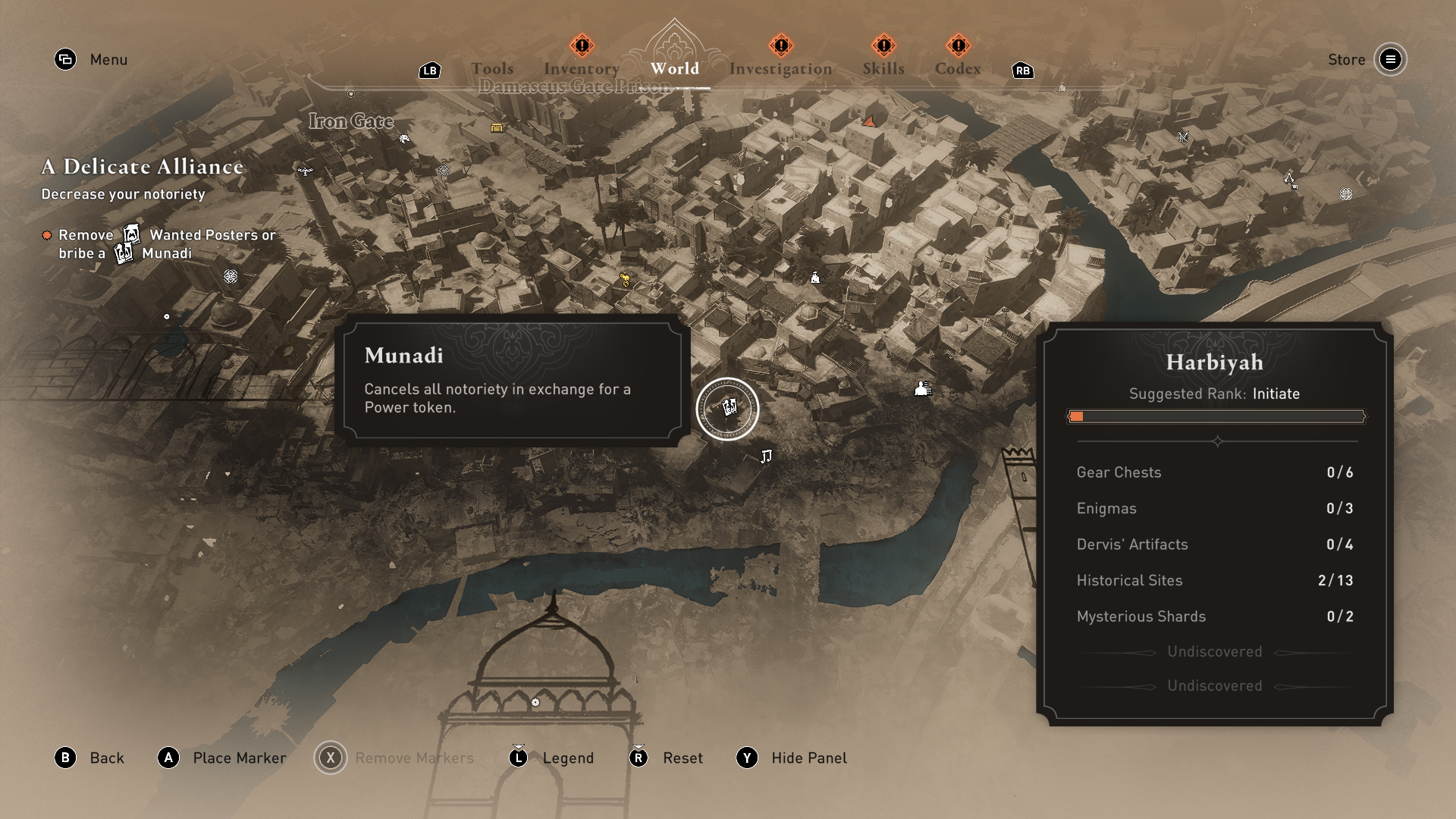This screenshot has height=819, width=1456.
Task: Open the Store menu
Action: (1346, 60)
